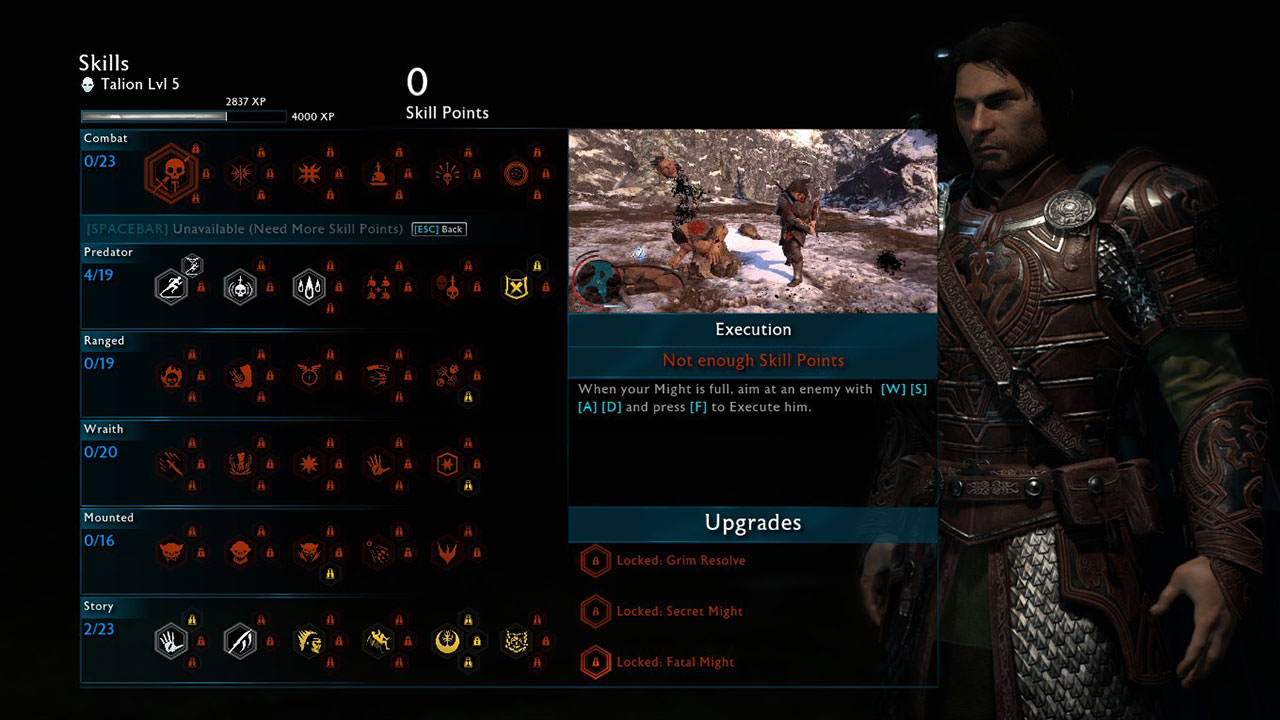
Task: Select the running figure Predator skill
Action: coord(171,287)
